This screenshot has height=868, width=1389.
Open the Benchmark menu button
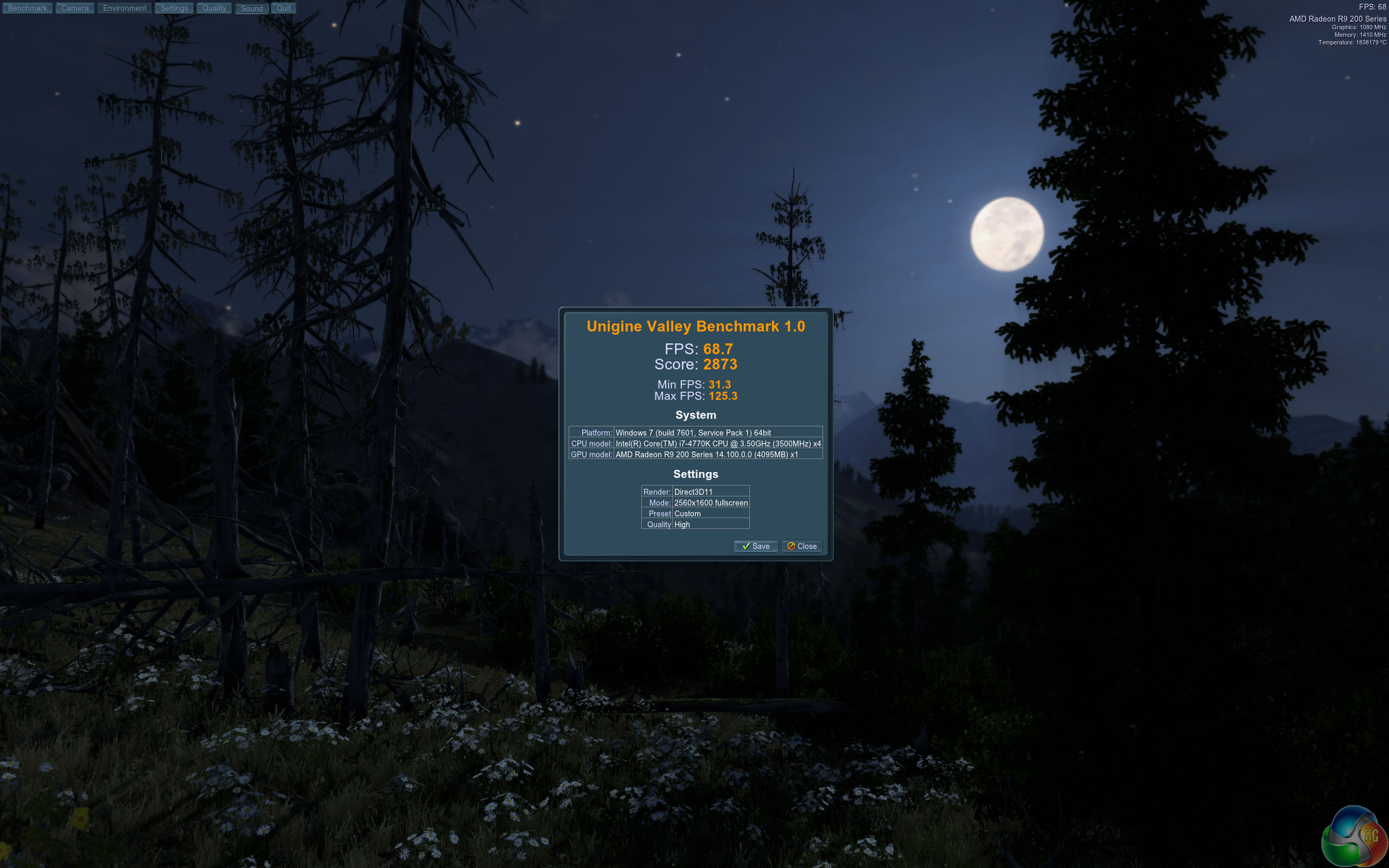pos(28,8)
